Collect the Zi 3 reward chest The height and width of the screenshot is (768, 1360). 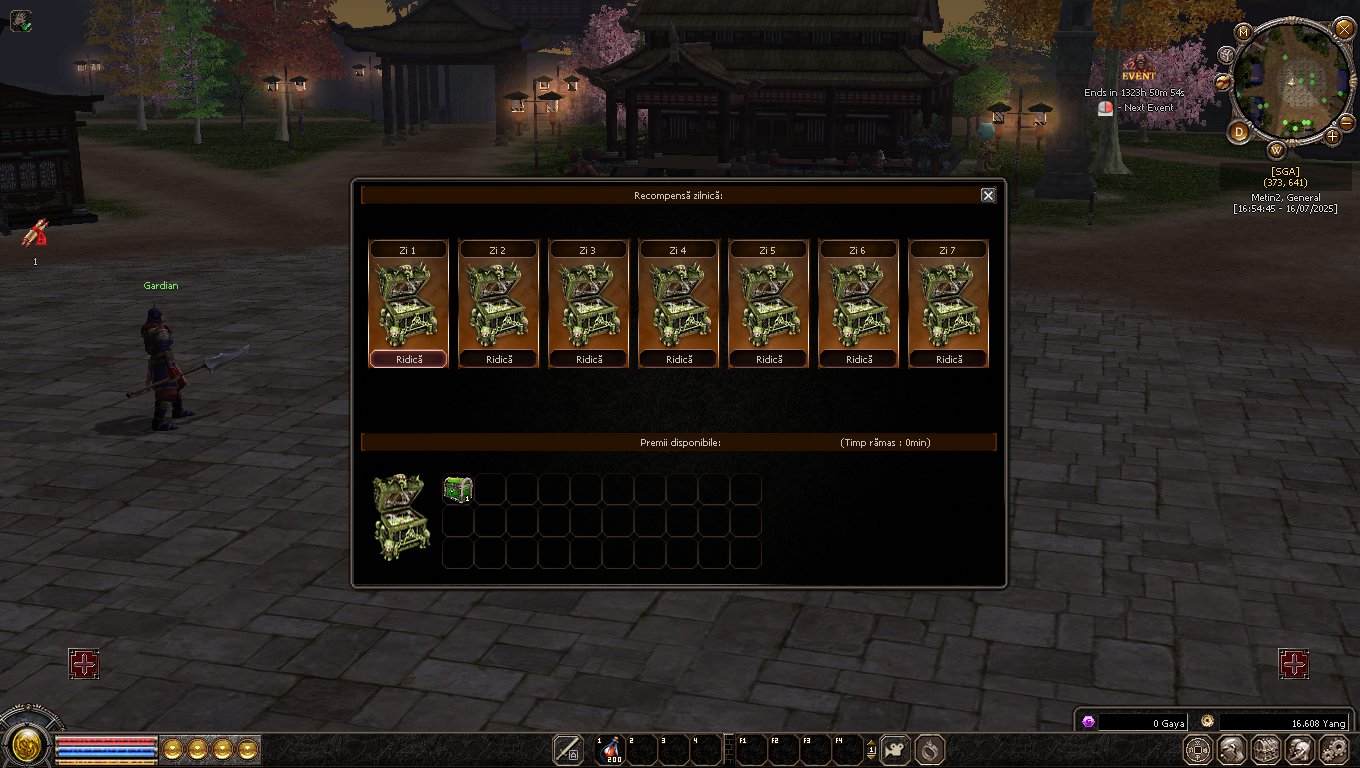pyautogui.click(x=588, y=359)
